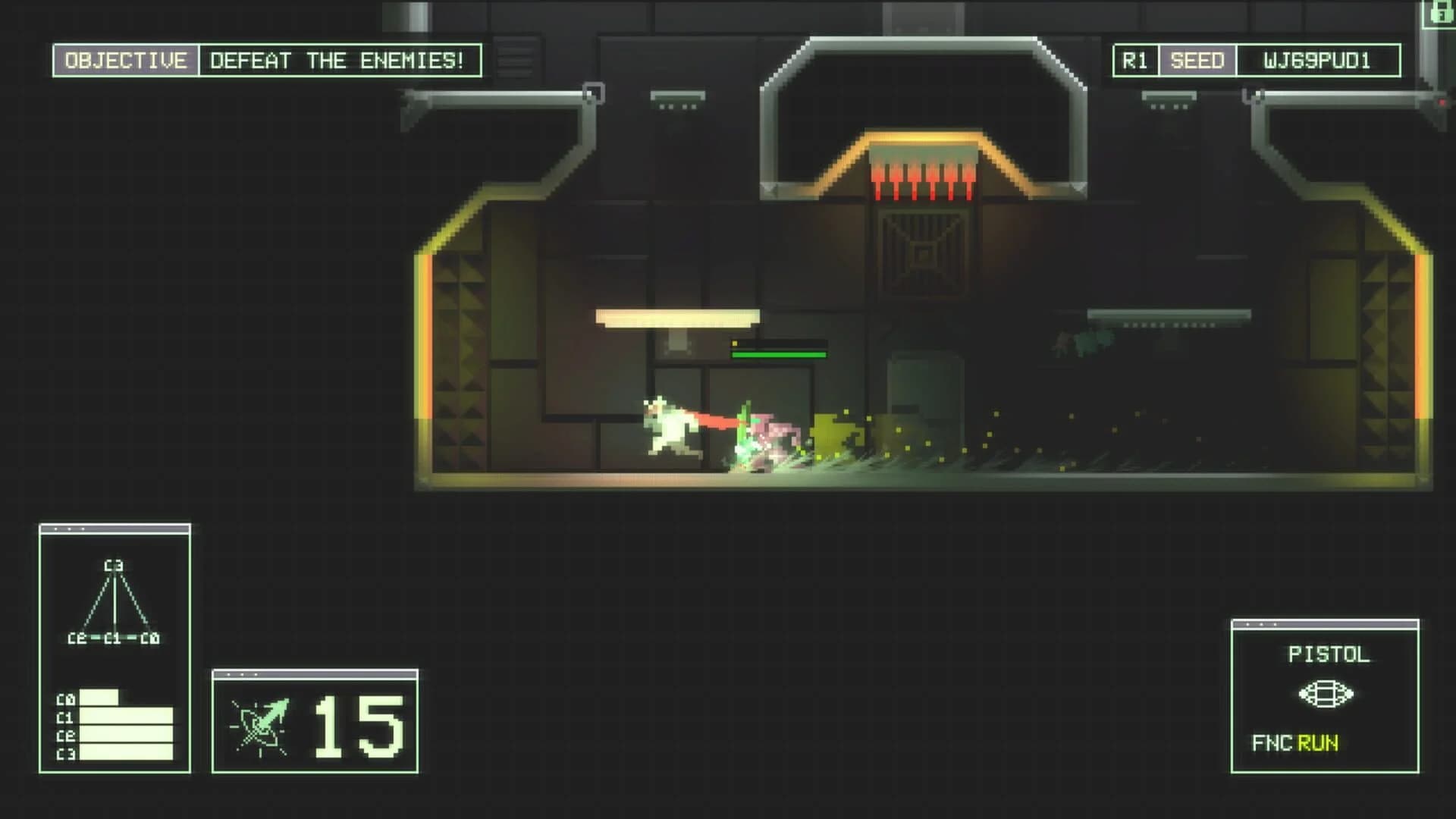Click the C3 stat bar in the chart panel
The width and height of the screenshot is (1456, 819).
point(125,752)
